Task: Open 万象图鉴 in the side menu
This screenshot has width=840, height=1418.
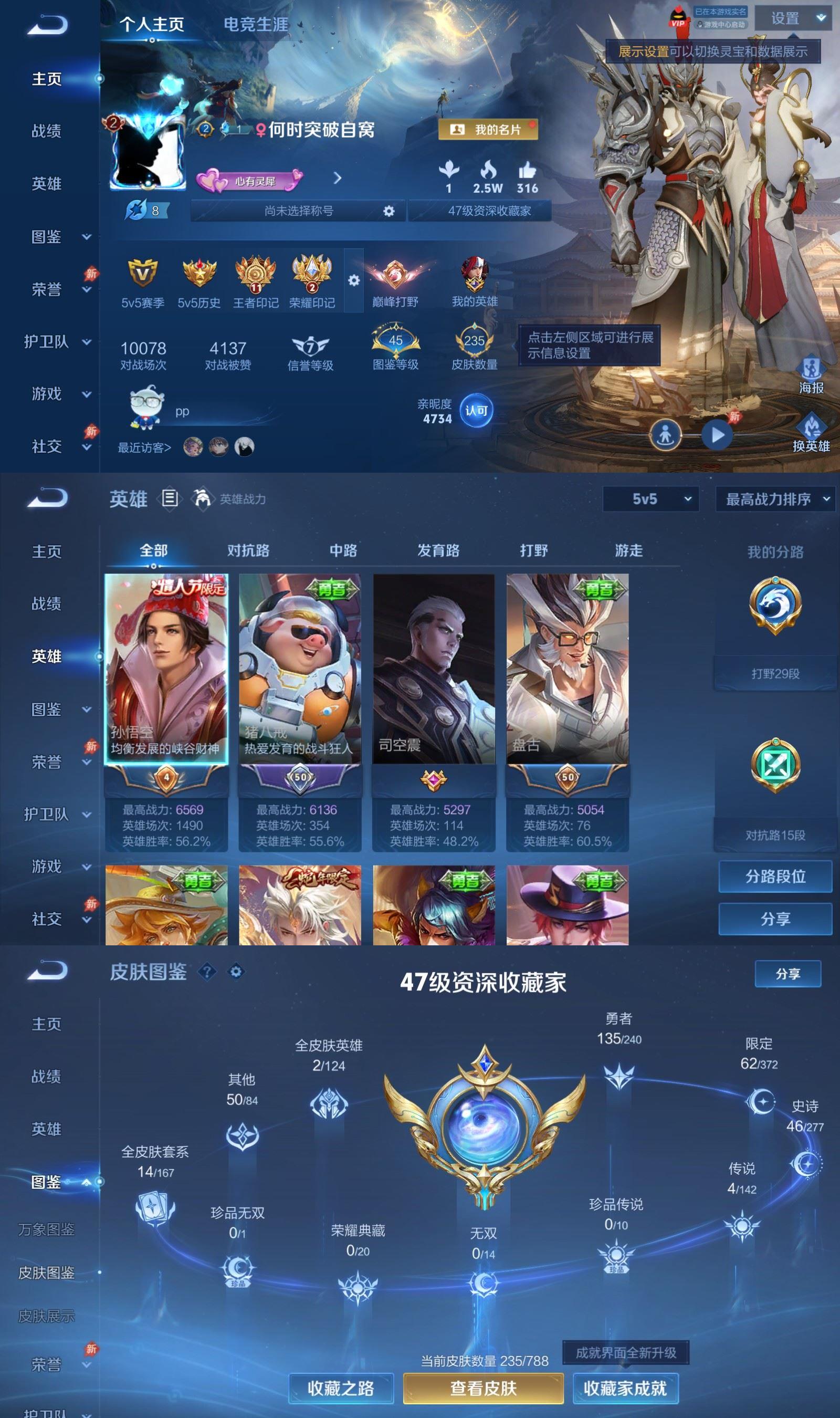Action: click(x=46, y=1229)
